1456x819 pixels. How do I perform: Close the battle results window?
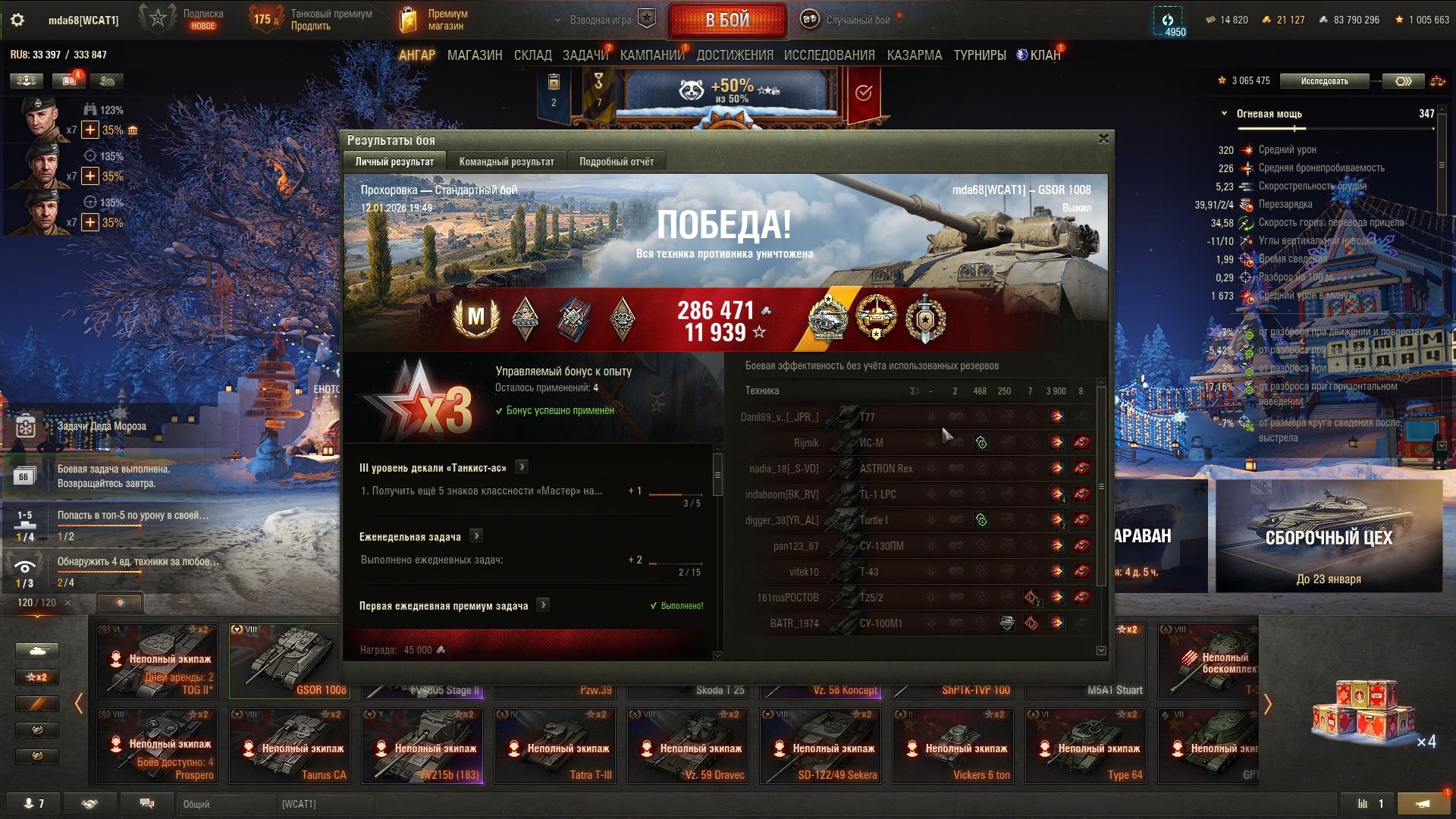1103,139
